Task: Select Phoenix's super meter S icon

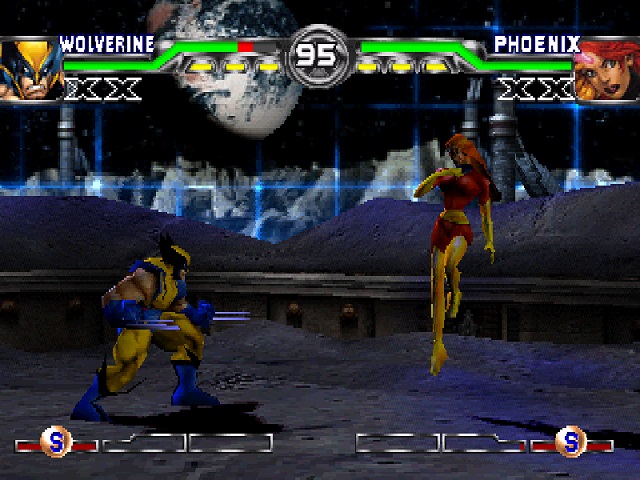Action: click(x=570, y=441)
